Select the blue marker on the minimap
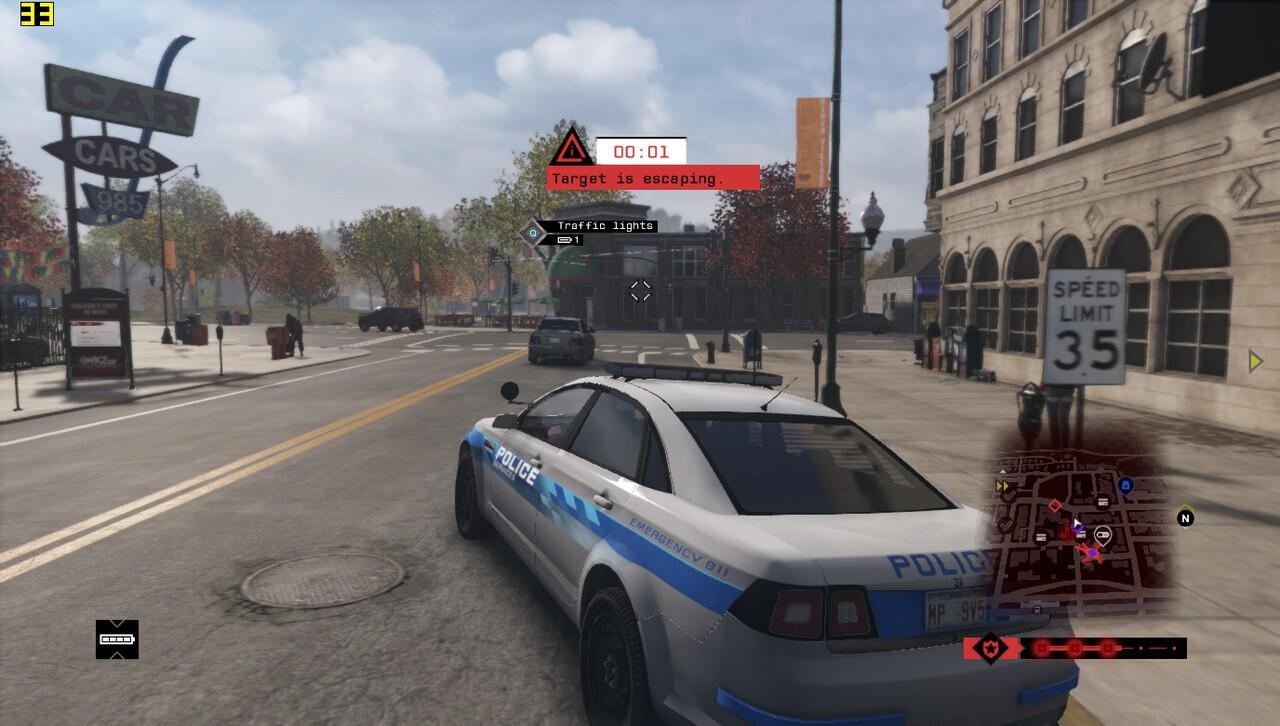Screen dimensions: 1280x726 pos(1125,486)
